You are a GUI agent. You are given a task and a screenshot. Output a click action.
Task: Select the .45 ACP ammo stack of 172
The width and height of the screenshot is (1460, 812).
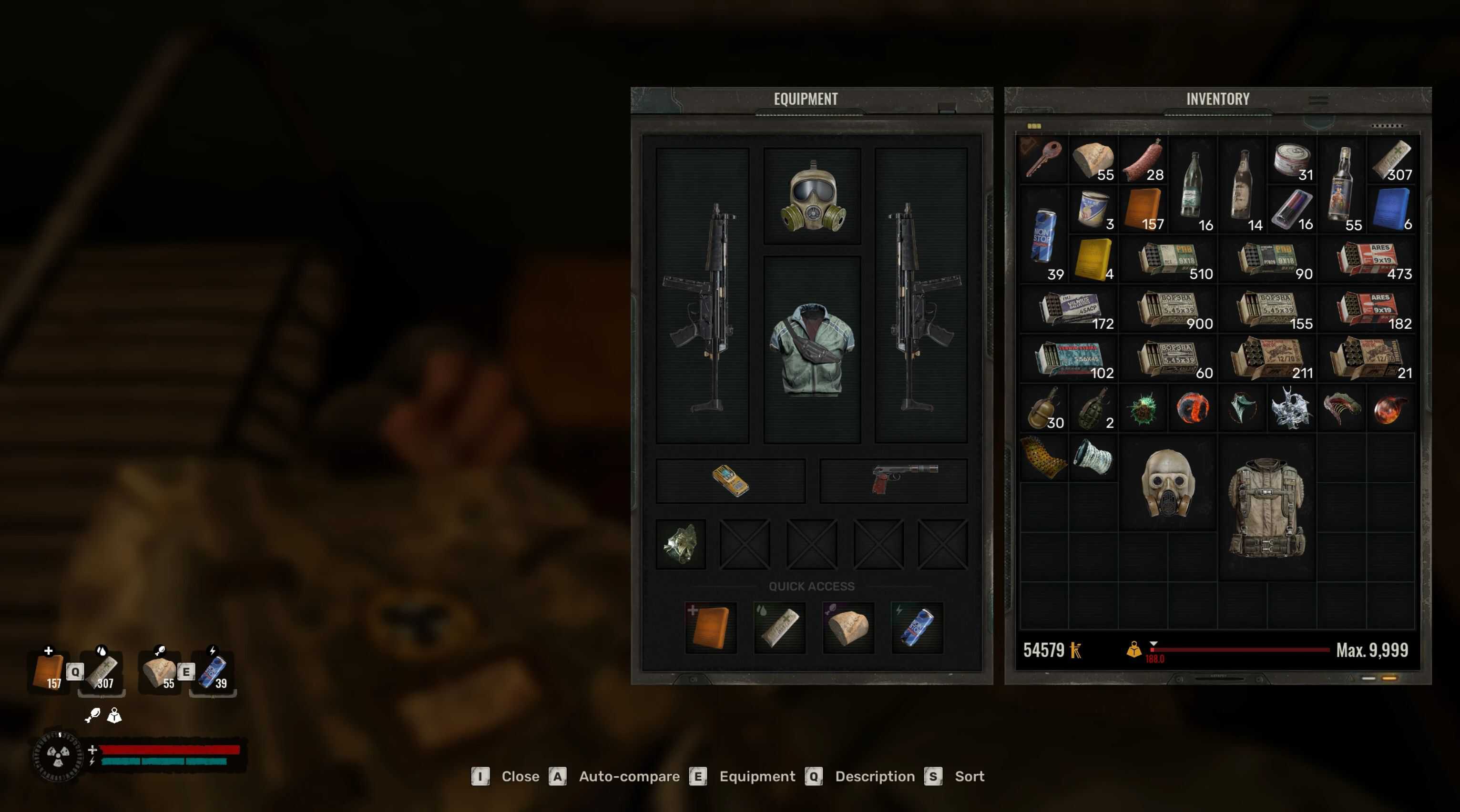pos(1069,309)
